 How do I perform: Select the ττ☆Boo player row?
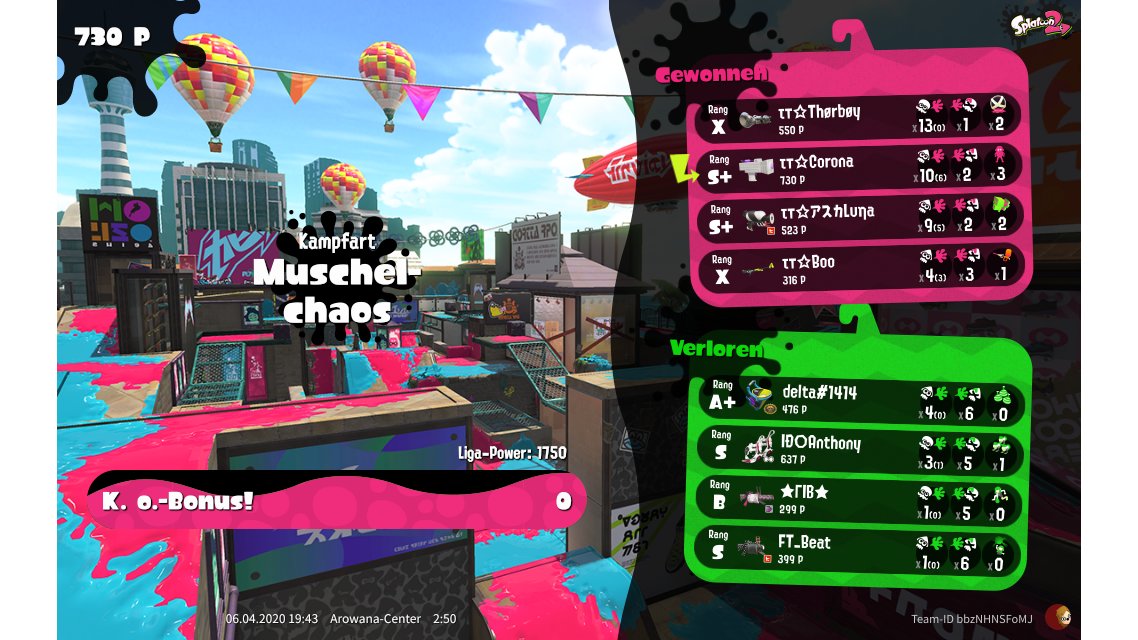pyautogui.click(x=860, y=268)
